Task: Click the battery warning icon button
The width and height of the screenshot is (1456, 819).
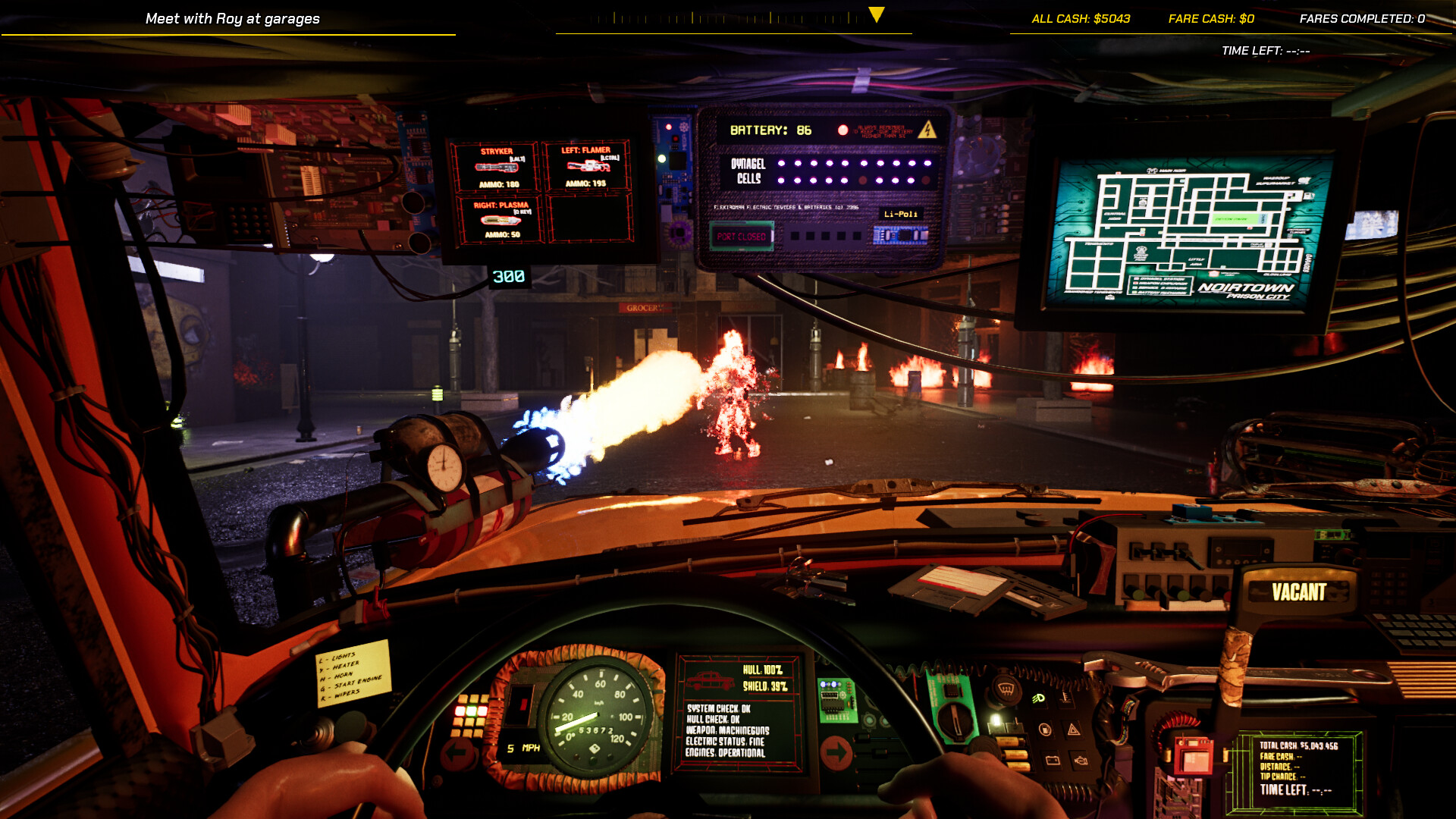Action: (x=1053, y=761)
